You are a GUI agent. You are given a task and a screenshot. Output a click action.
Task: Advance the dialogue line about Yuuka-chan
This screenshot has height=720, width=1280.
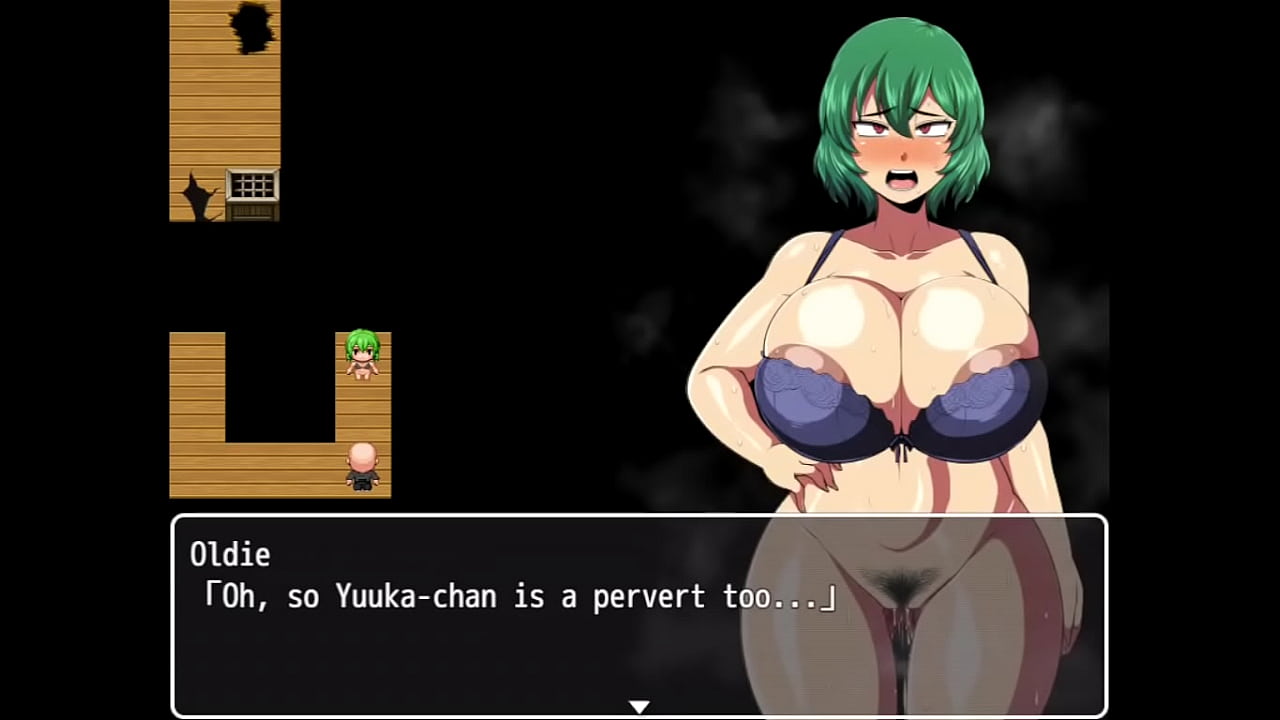pos(520,597)
